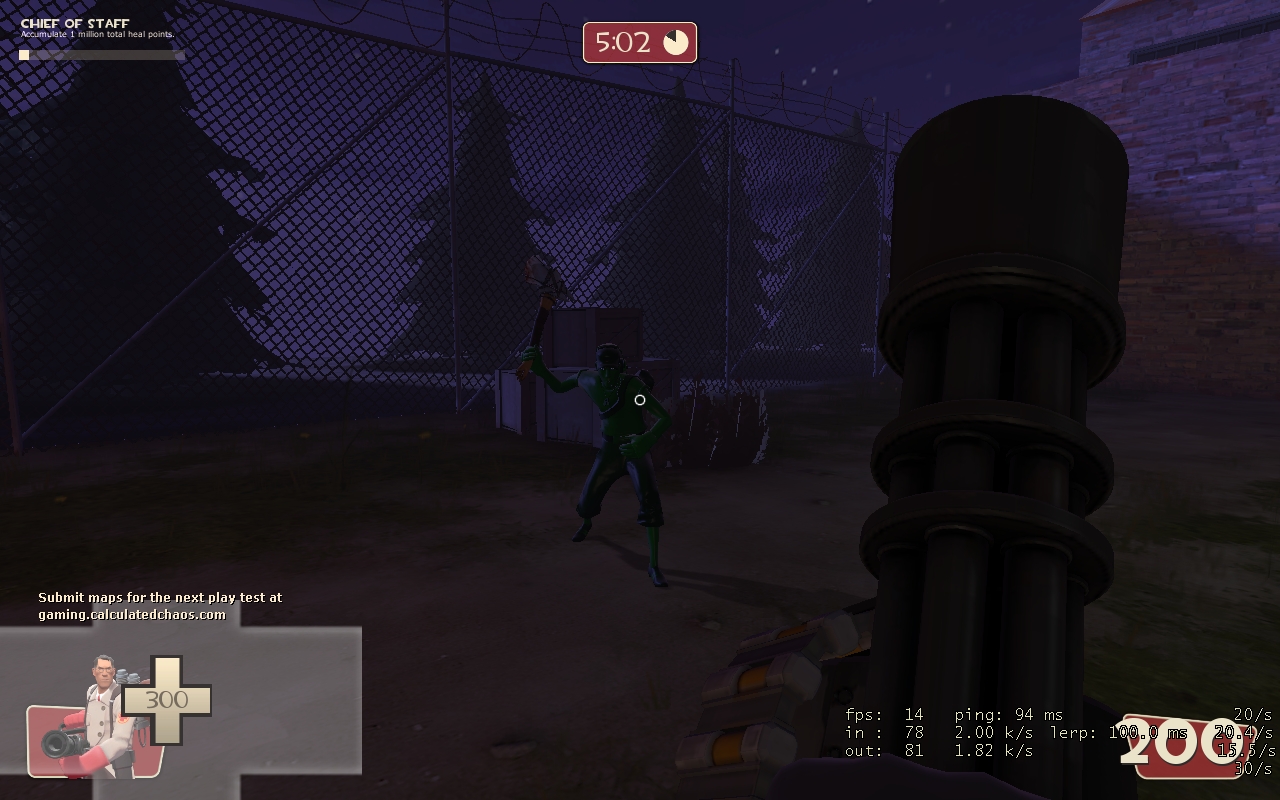The width and height of the screenshot is (1280, 800).
Task: Click the Chief of Staff progress bar
Action: pos(100,55)
